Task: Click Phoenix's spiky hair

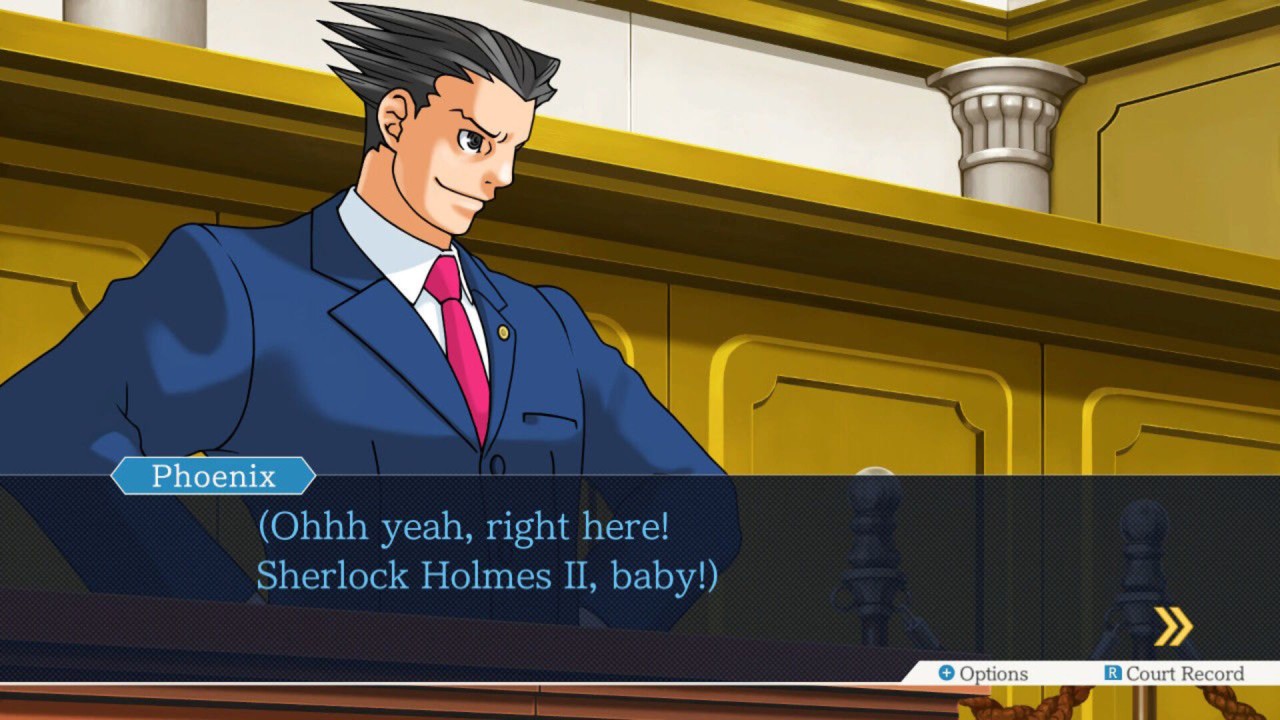Action: coord(420,60)
